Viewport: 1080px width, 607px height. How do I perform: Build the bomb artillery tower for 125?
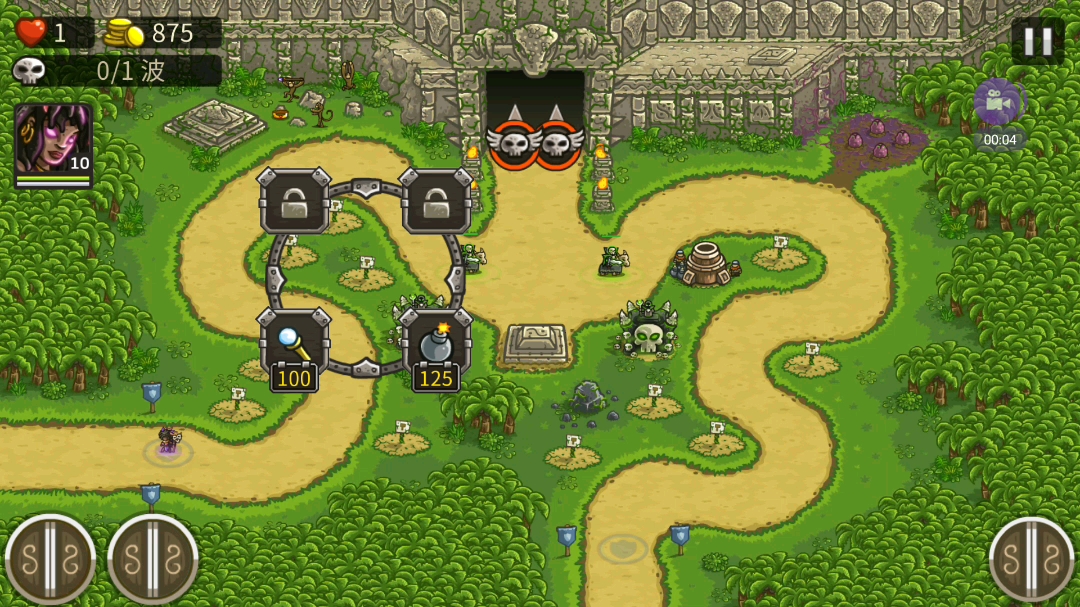point(436,344)
